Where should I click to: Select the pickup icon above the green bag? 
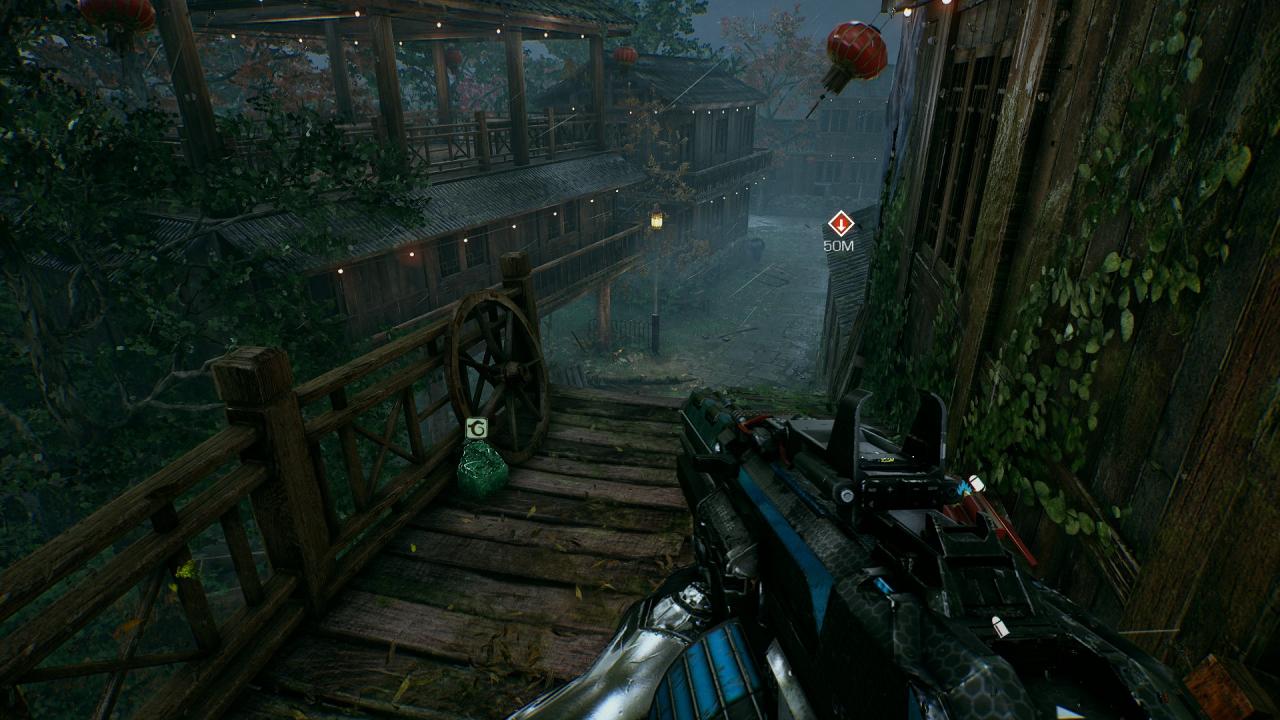(477, 429)
